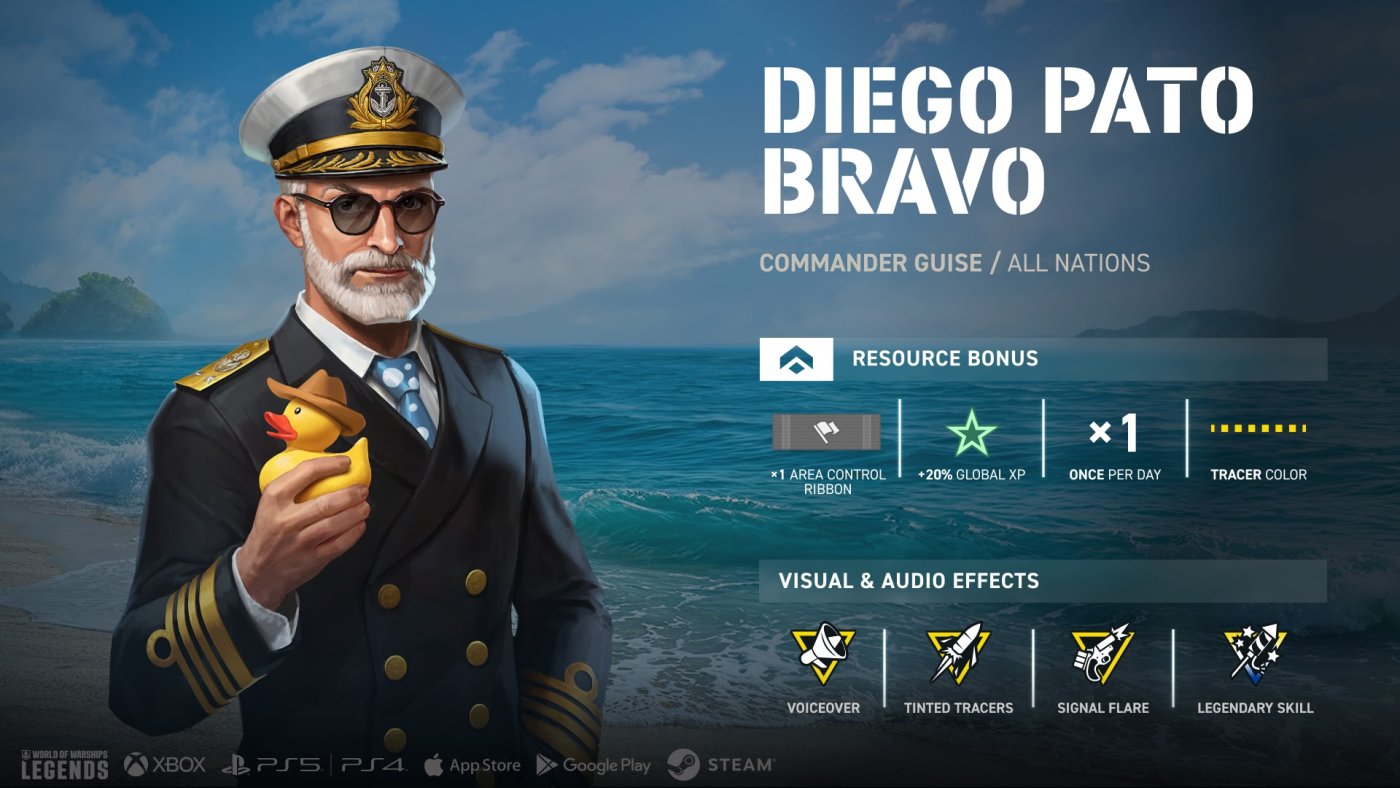Click the Resource Bonus chevron icon
Image resolution: width=1400 pixels, height=788 pixels.
(796, 359)
